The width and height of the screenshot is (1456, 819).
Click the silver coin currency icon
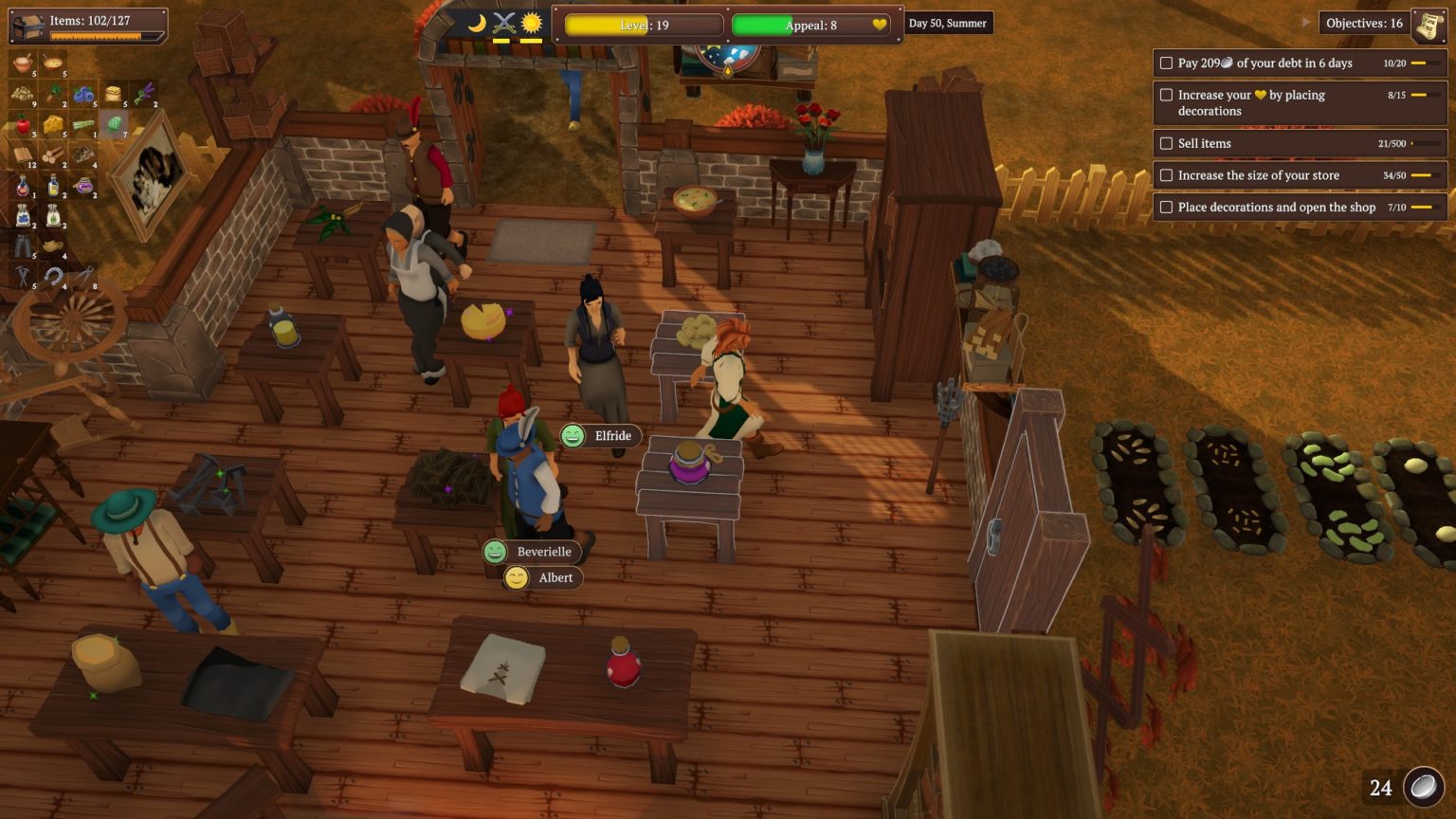click(x=1423, y=787)
